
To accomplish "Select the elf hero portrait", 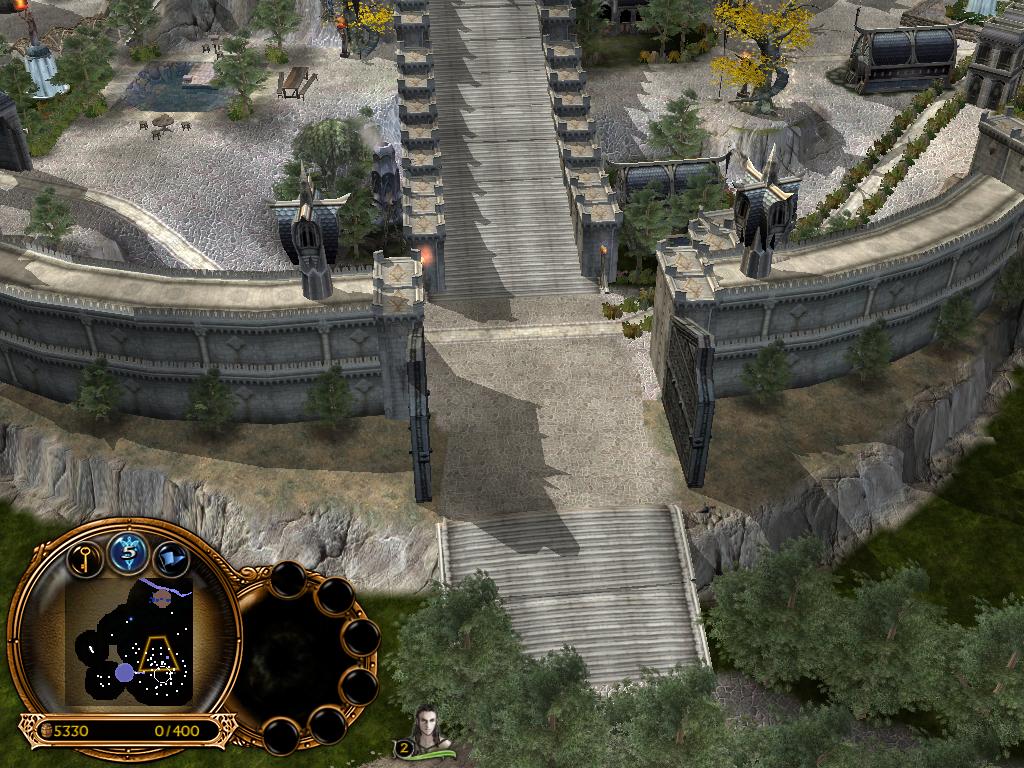I will click(x=433, y=728).
